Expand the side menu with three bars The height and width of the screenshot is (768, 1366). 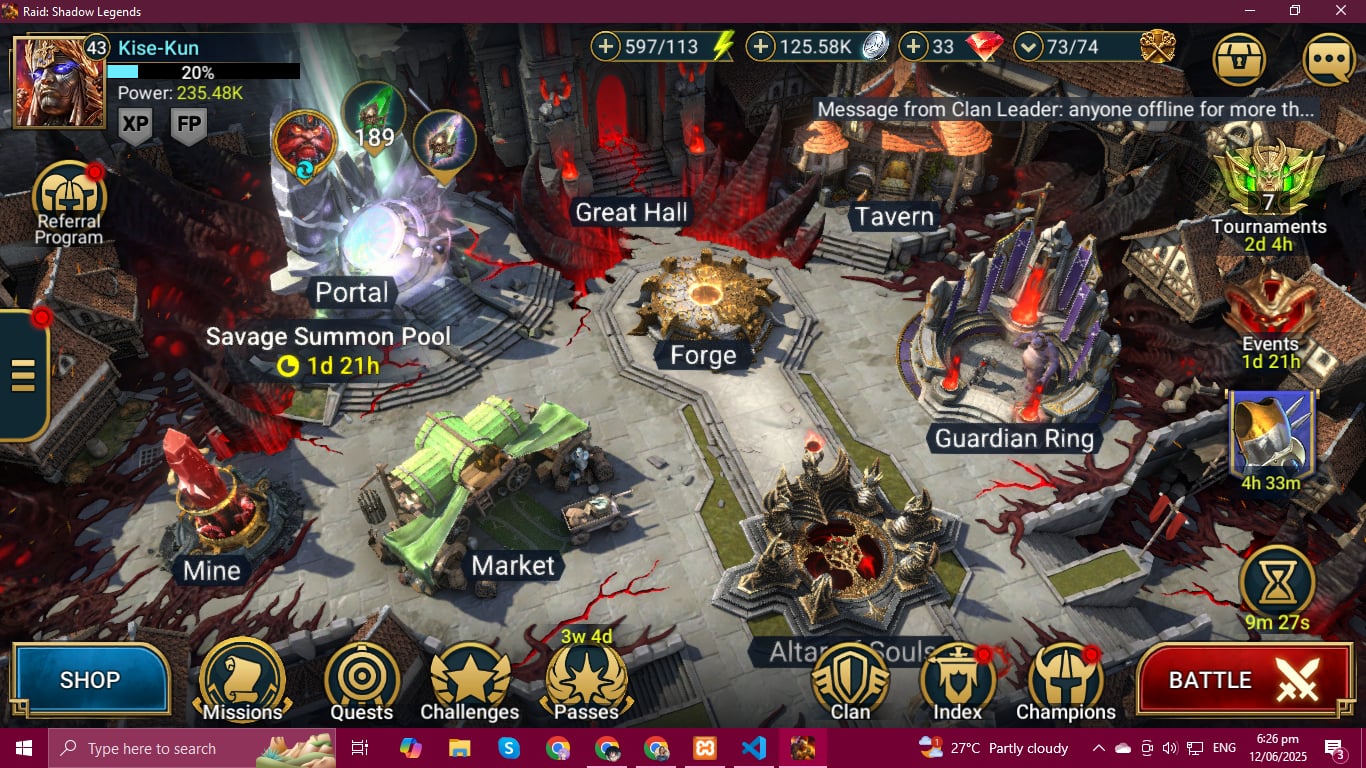pos(23,375)
